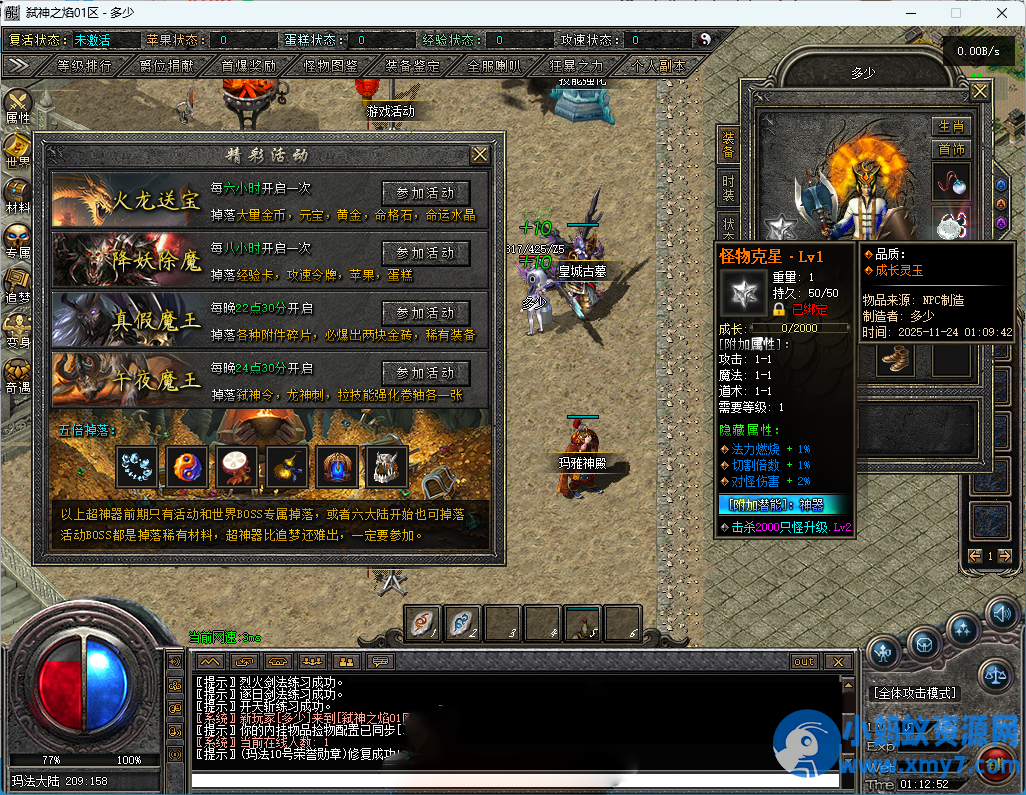Join the 火龙送宝 event

pos(426,193)
